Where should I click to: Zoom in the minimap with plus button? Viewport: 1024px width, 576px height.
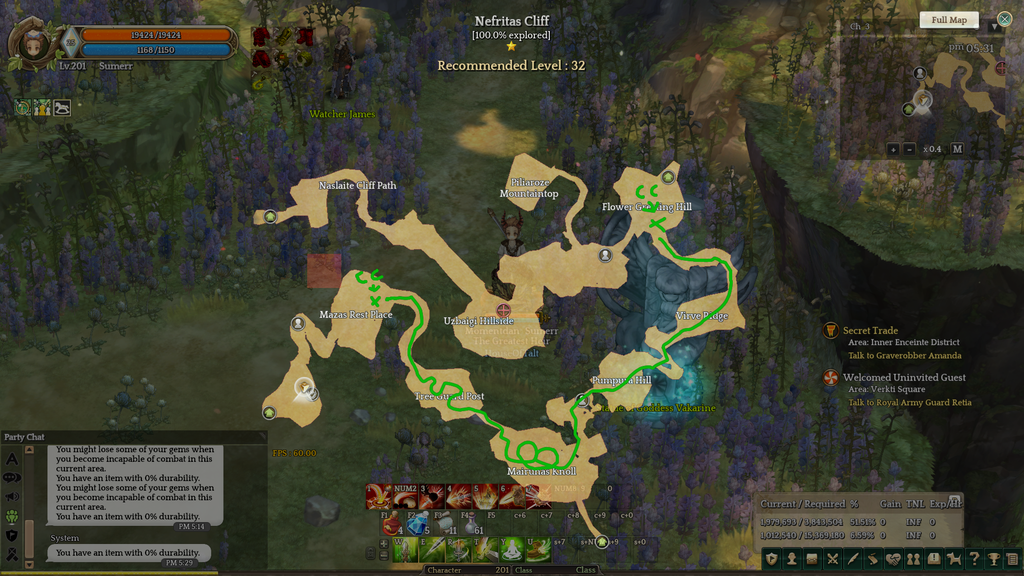[892, 149]
